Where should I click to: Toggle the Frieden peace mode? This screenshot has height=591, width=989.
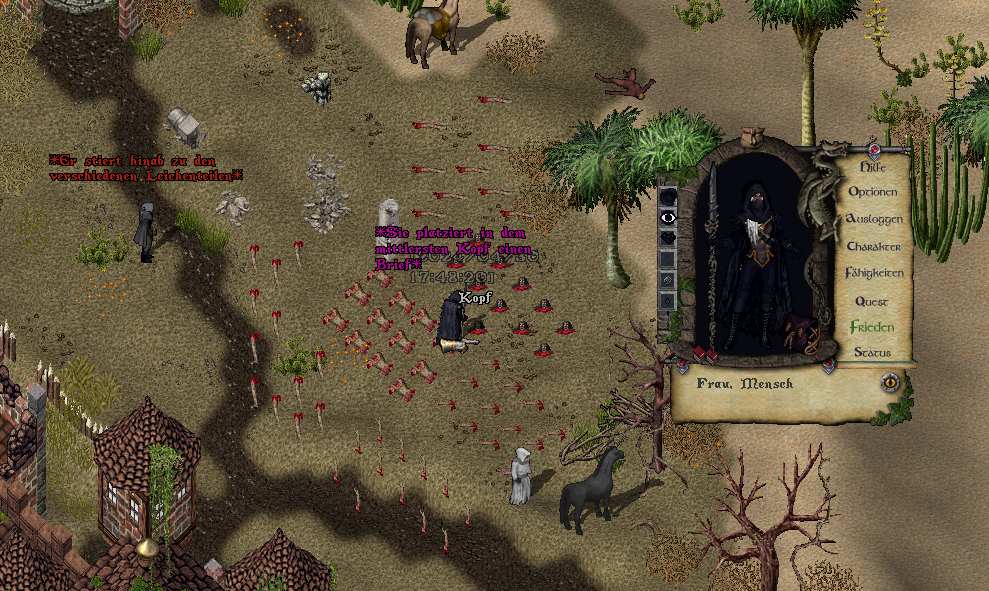pos(871,327)
